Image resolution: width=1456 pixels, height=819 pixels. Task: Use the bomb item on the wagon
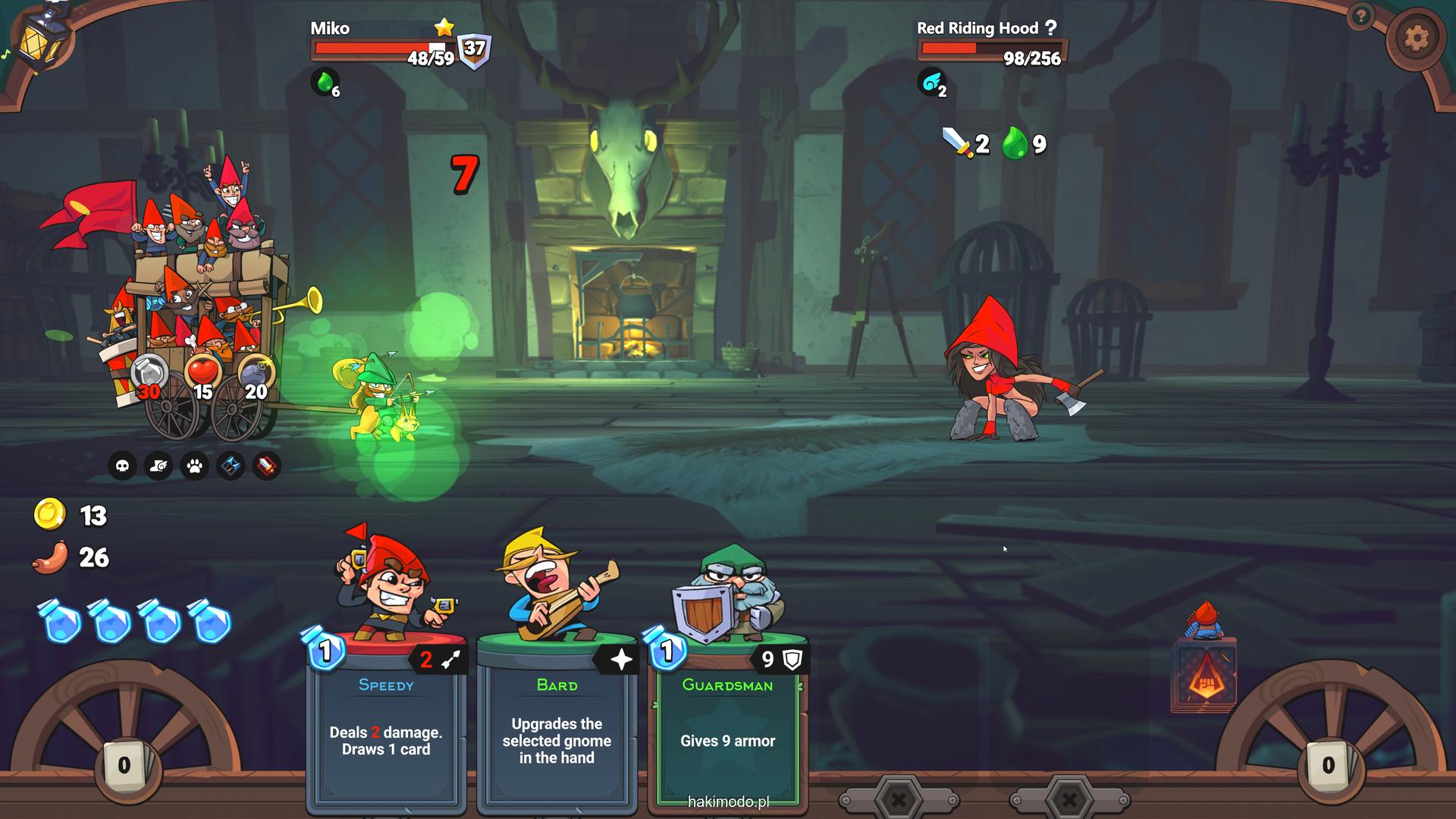point(255,373)
